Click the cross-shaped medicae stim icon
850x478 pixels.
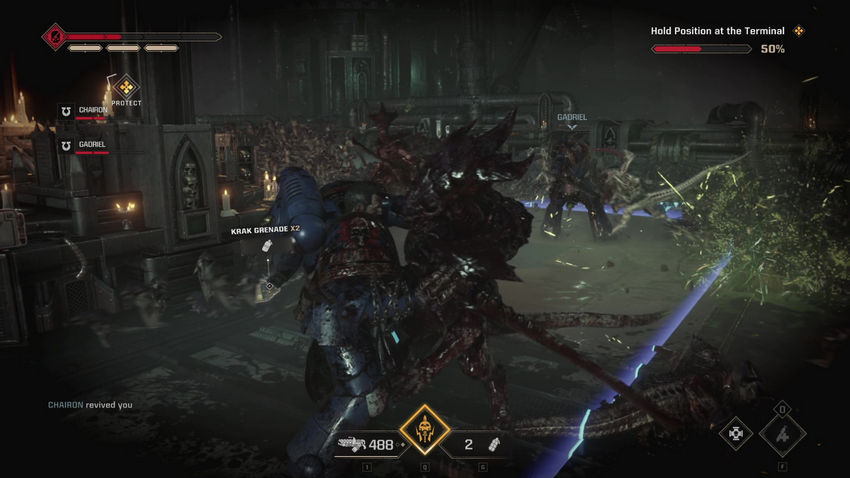tap(737, 434)
